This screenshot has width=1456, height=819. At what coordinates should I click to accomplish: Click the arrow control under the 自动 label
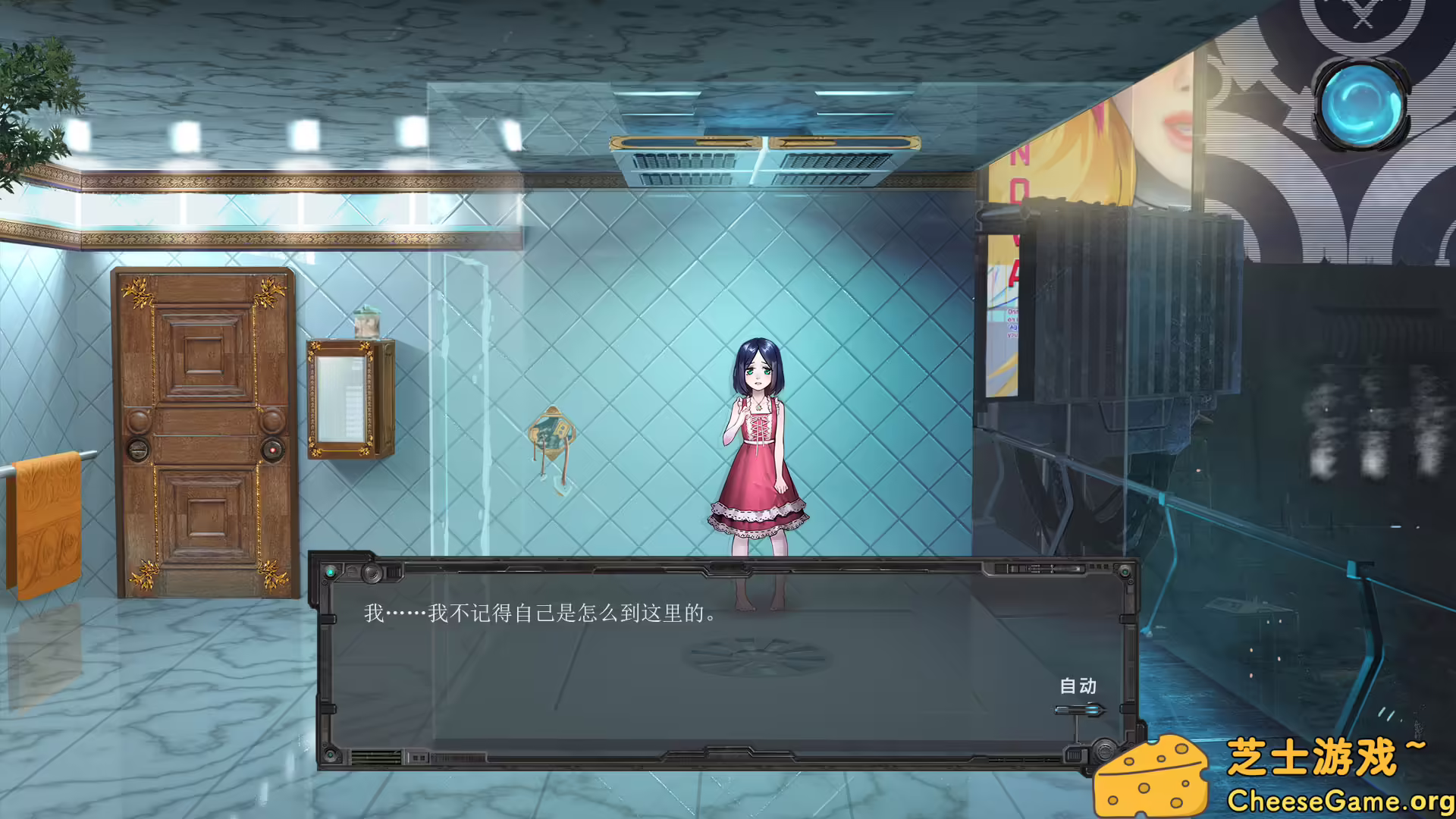(1078, 711)
